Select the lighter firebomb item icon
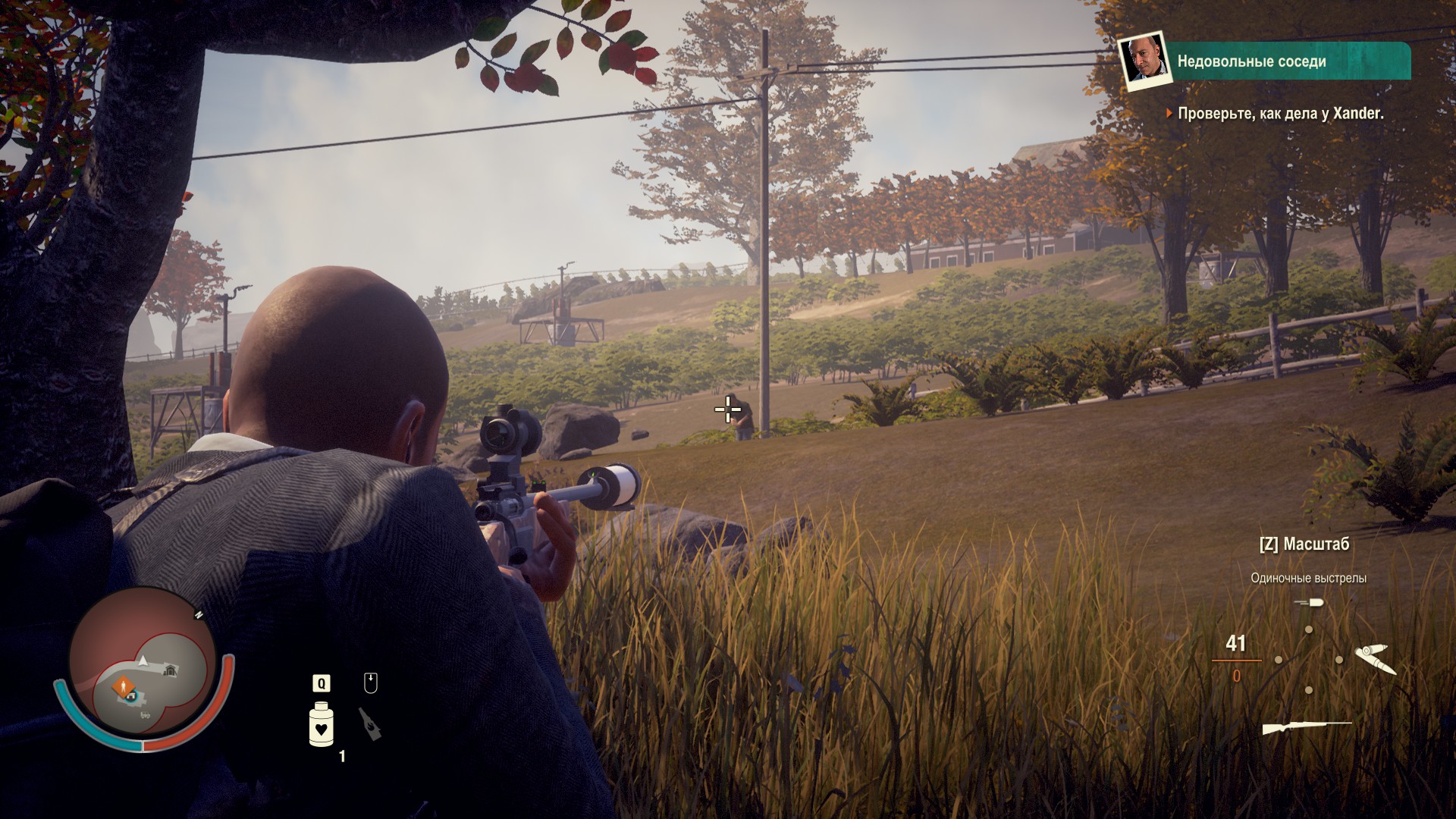The height and width of the screenshot is (819, 1456). pos(370,723)
